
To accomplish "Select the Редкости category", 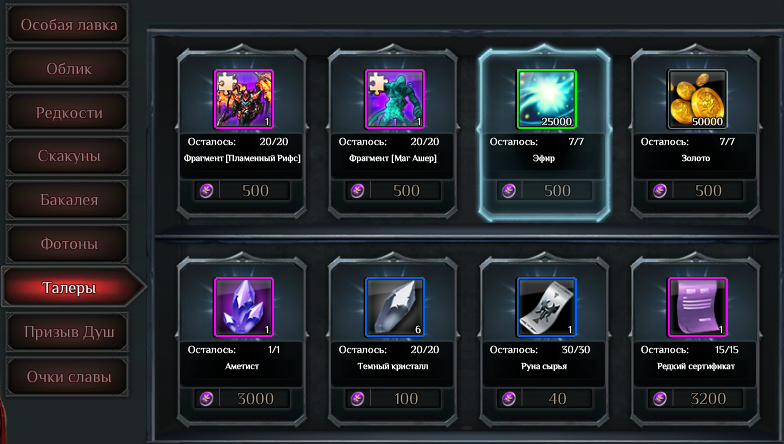I will (x=68, y=112).
